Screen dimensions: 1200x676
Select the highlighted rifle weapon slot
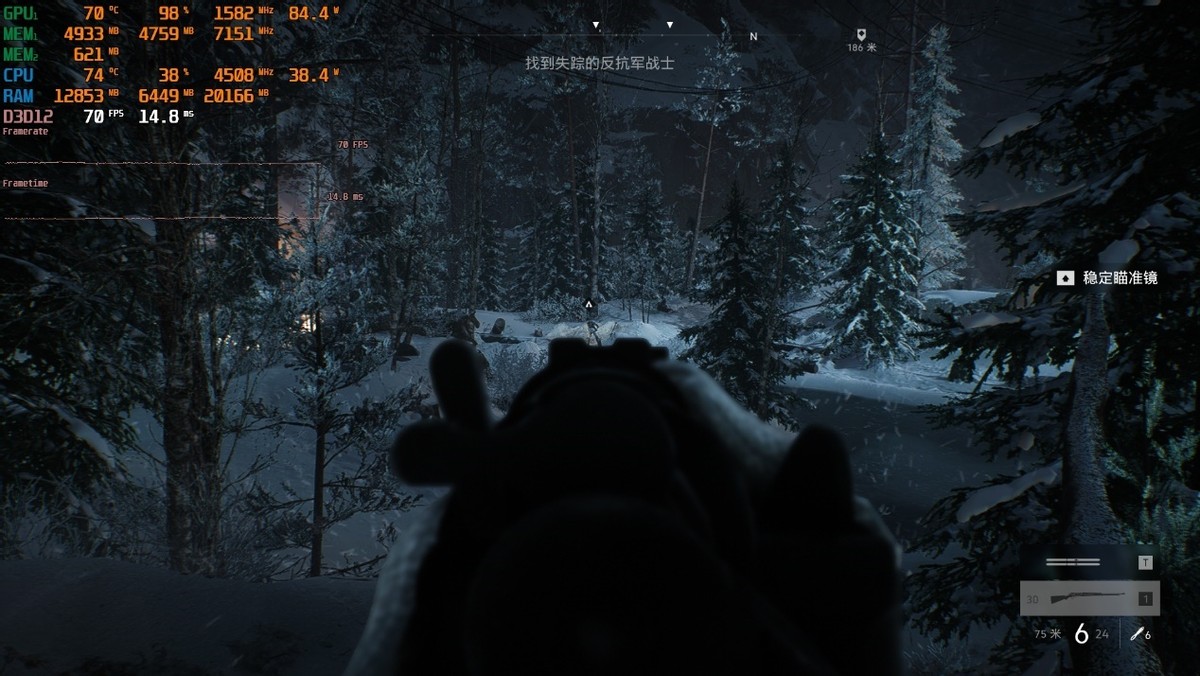click(x=1089, y=599)
